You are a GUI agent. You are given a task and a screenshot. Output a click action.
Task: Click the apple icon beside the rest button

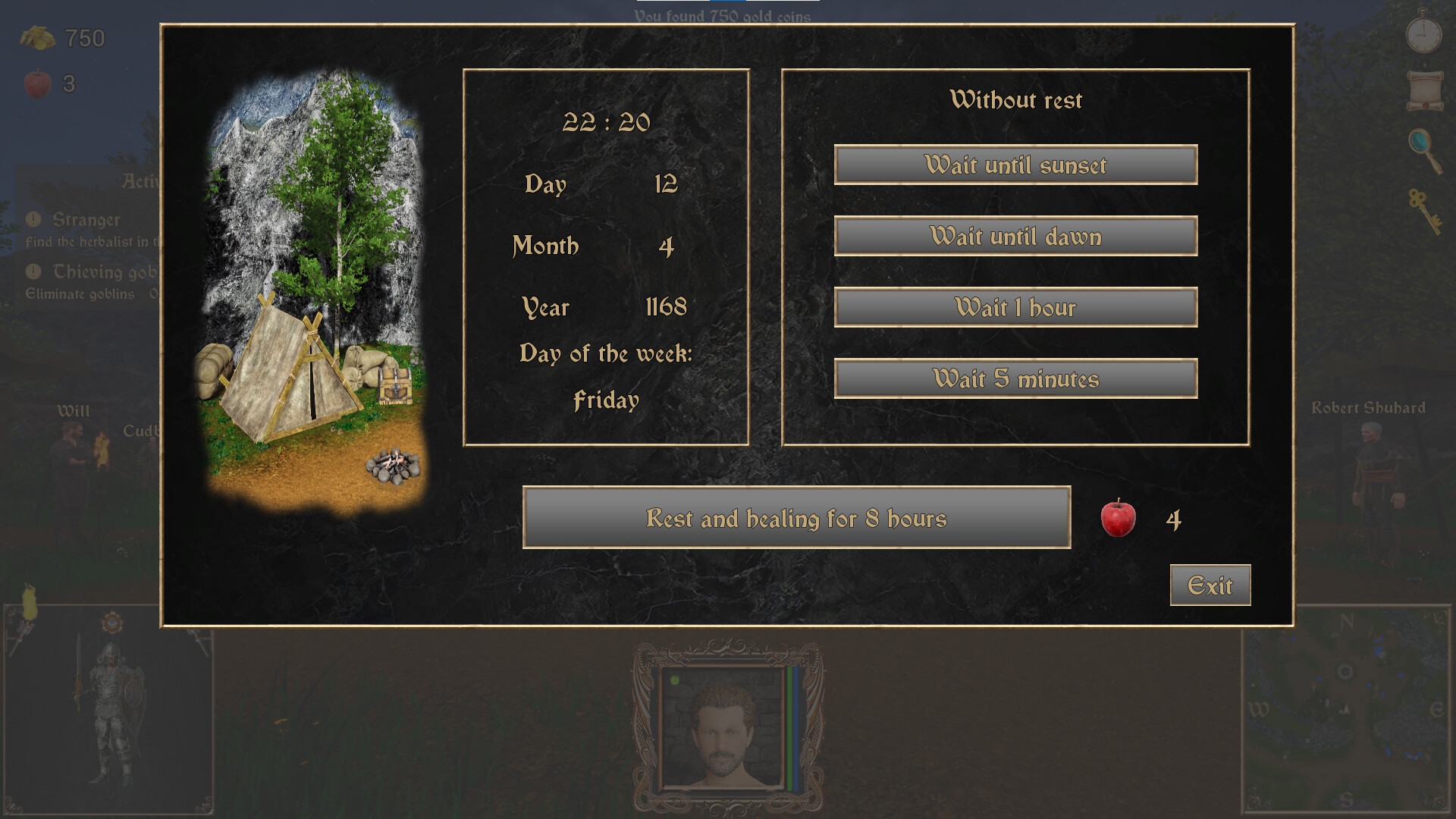(1116, 518)
